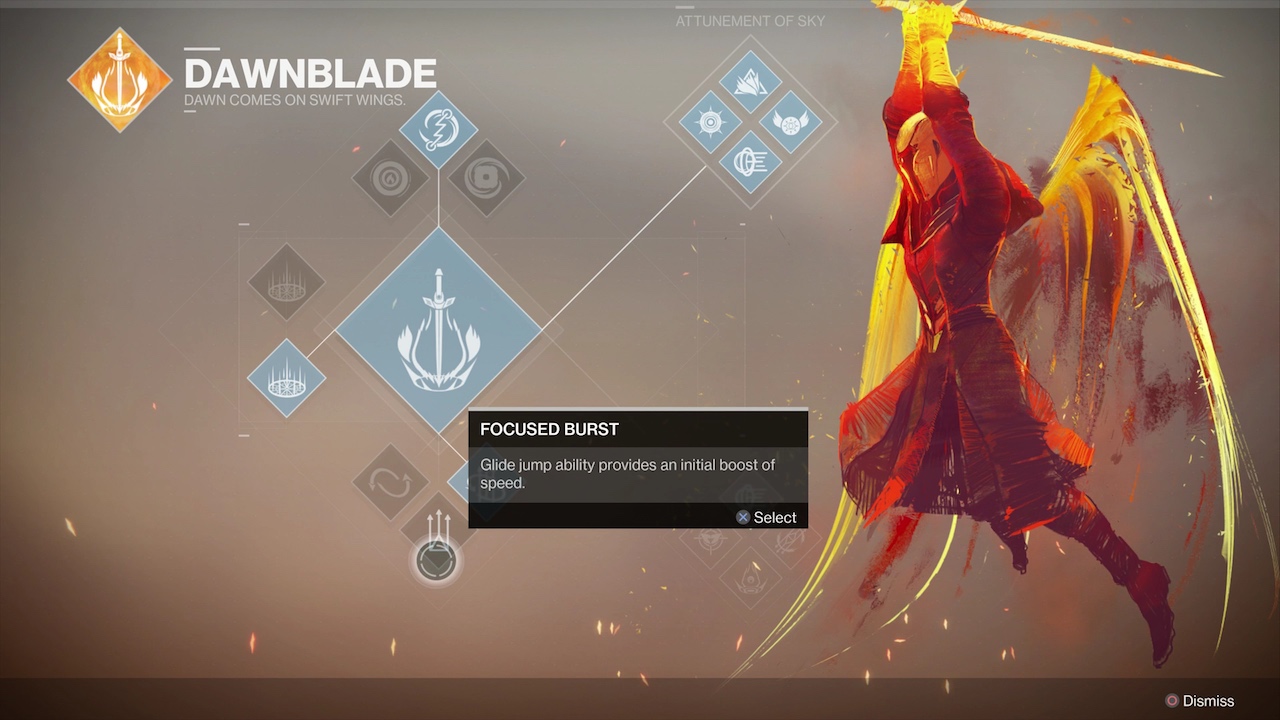
Task: Choose the greyed-out rift class ability
Action: pos(286,282)
